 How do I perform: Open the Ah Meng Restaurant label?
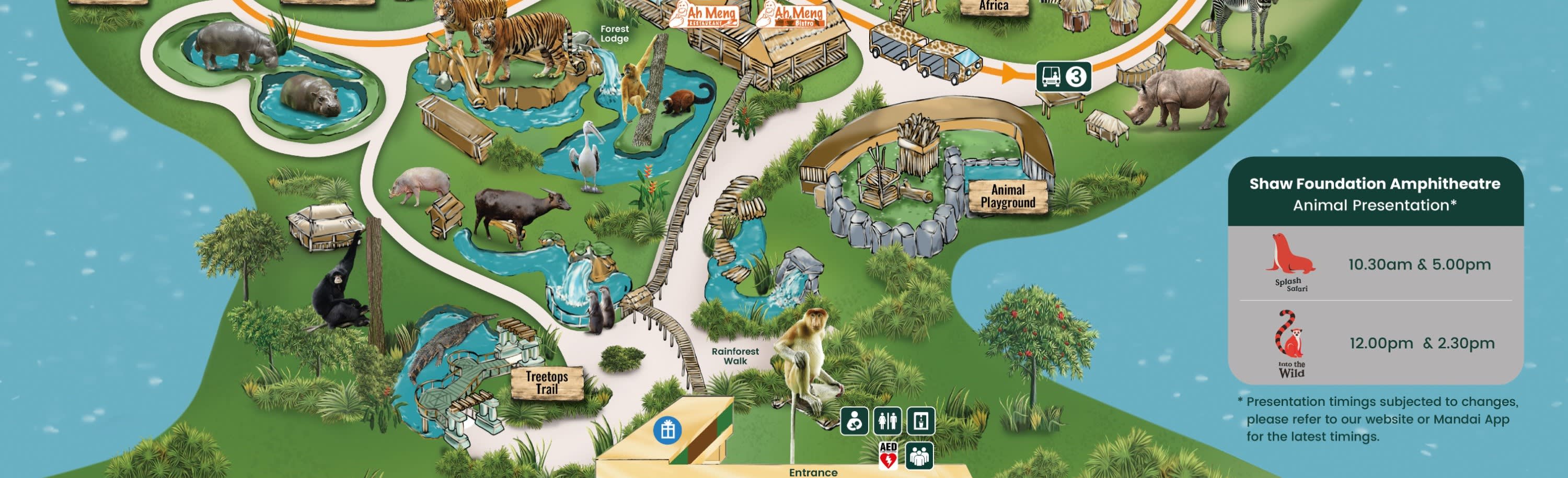coord(704,15)
